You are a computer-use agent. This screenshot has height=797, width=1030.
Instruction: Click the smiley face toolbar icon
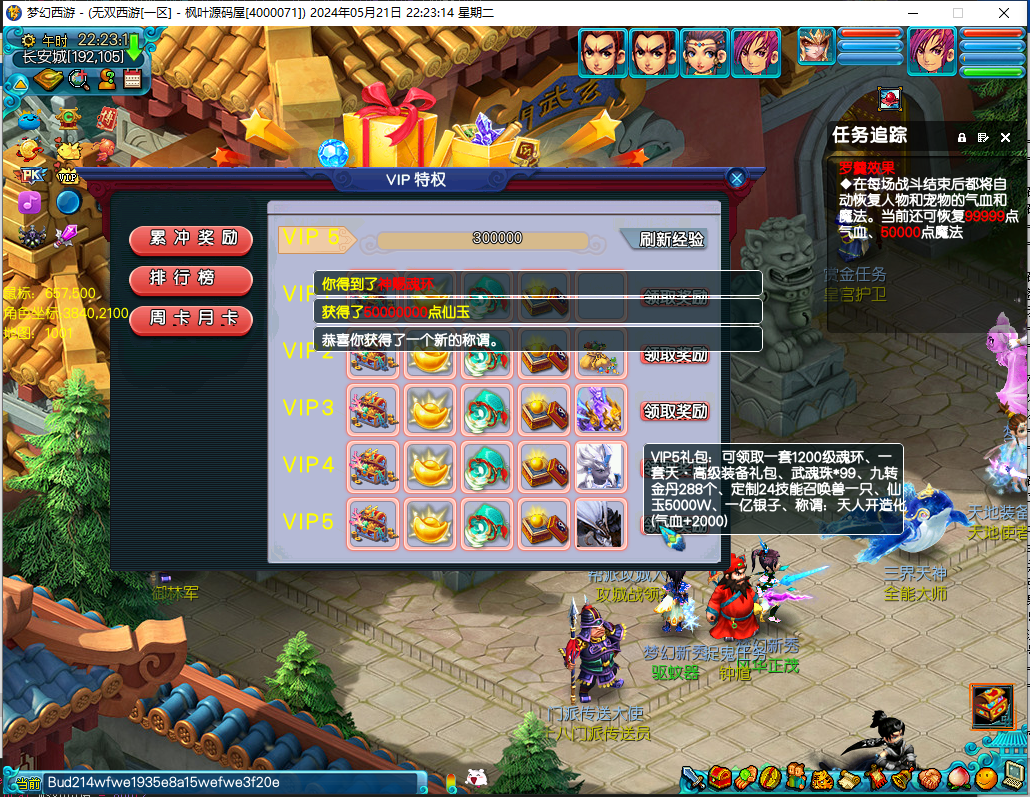click(985, 778)
